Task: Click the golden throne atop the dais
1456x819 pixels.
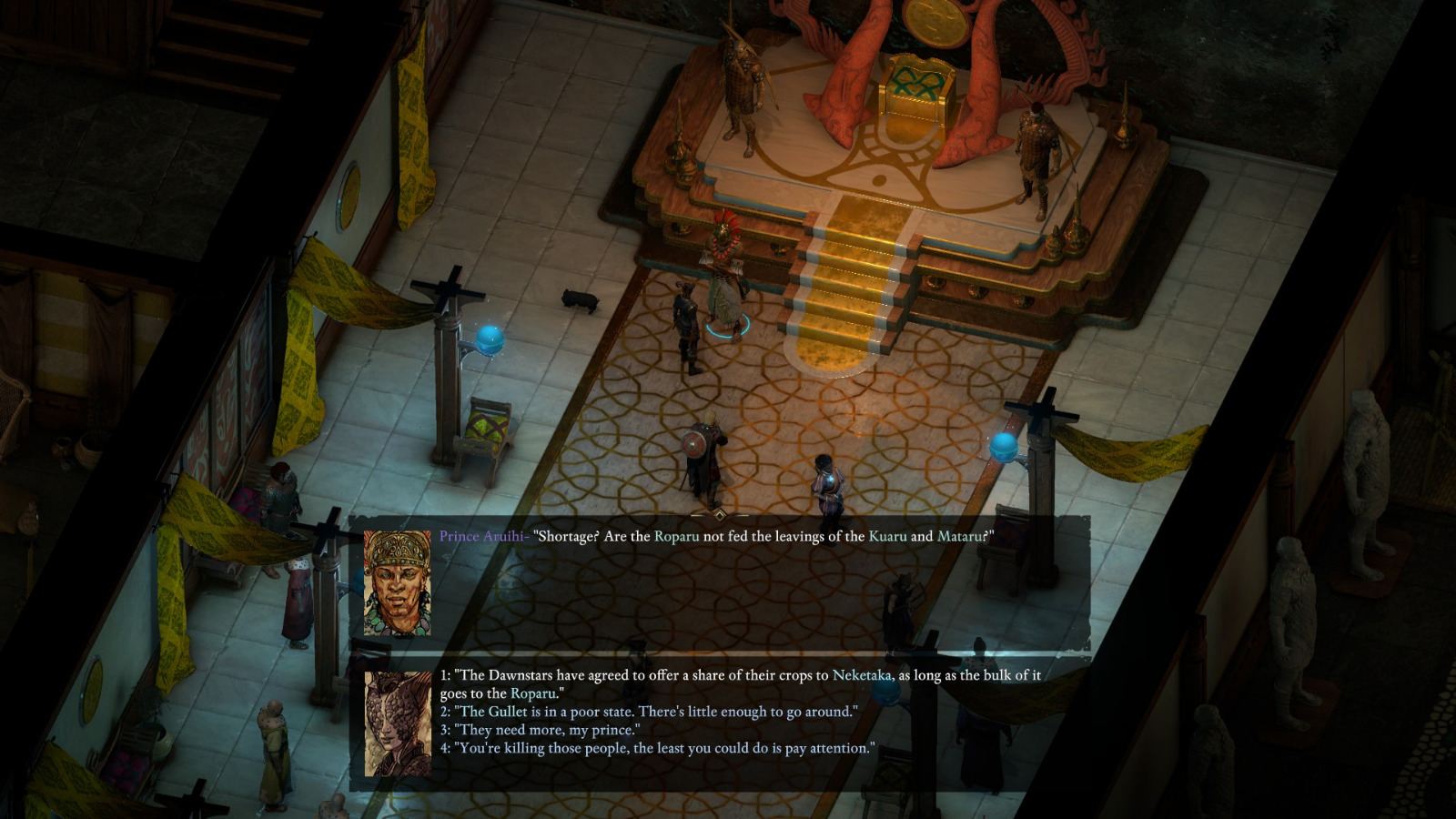Action: tap(915, 96)
